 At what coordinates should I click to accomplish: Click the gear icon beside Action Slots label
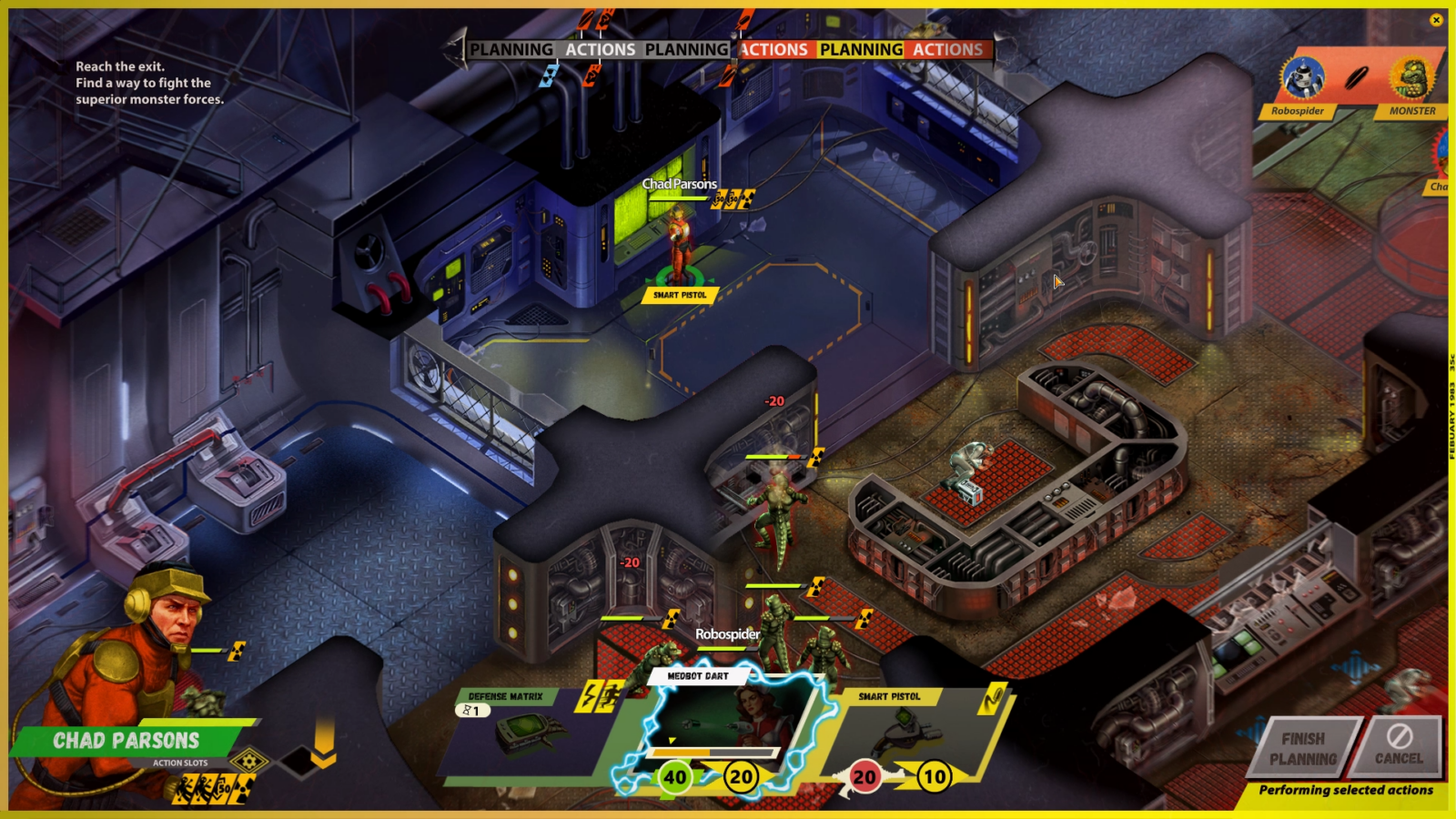point(249,763)
